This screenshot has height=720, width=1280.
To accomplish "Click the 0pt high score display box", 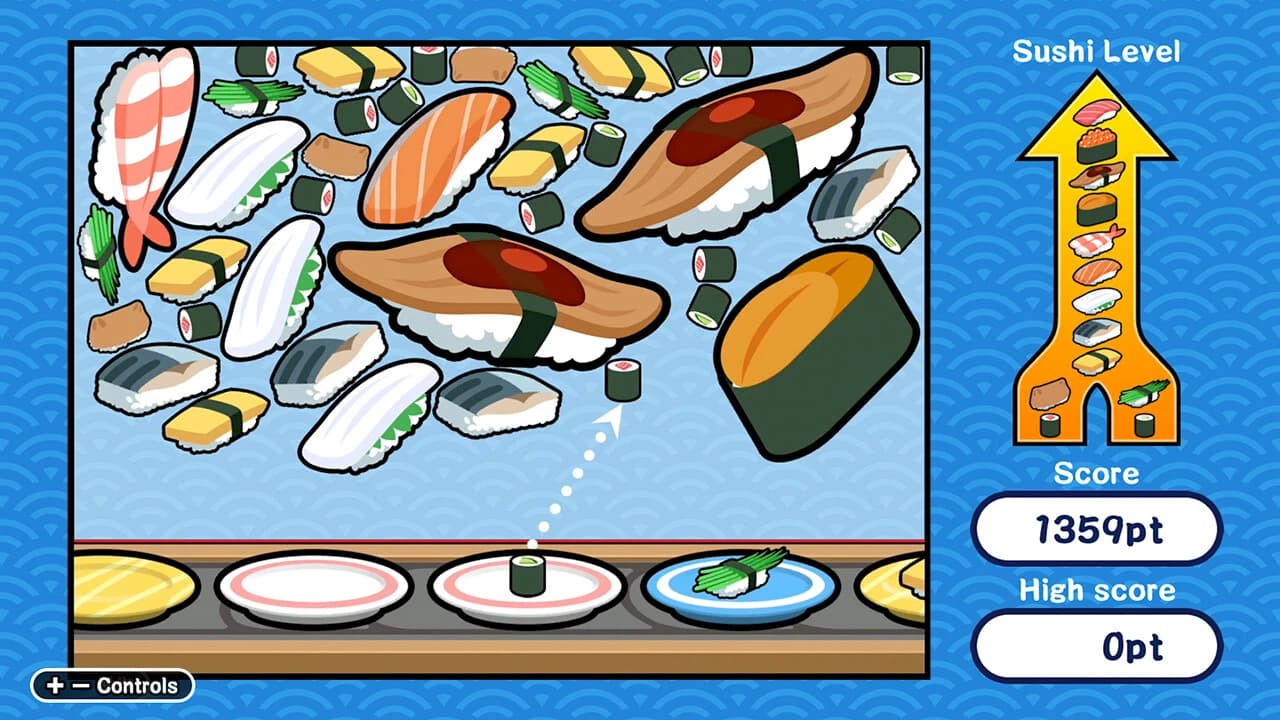I will [1098, 647].
